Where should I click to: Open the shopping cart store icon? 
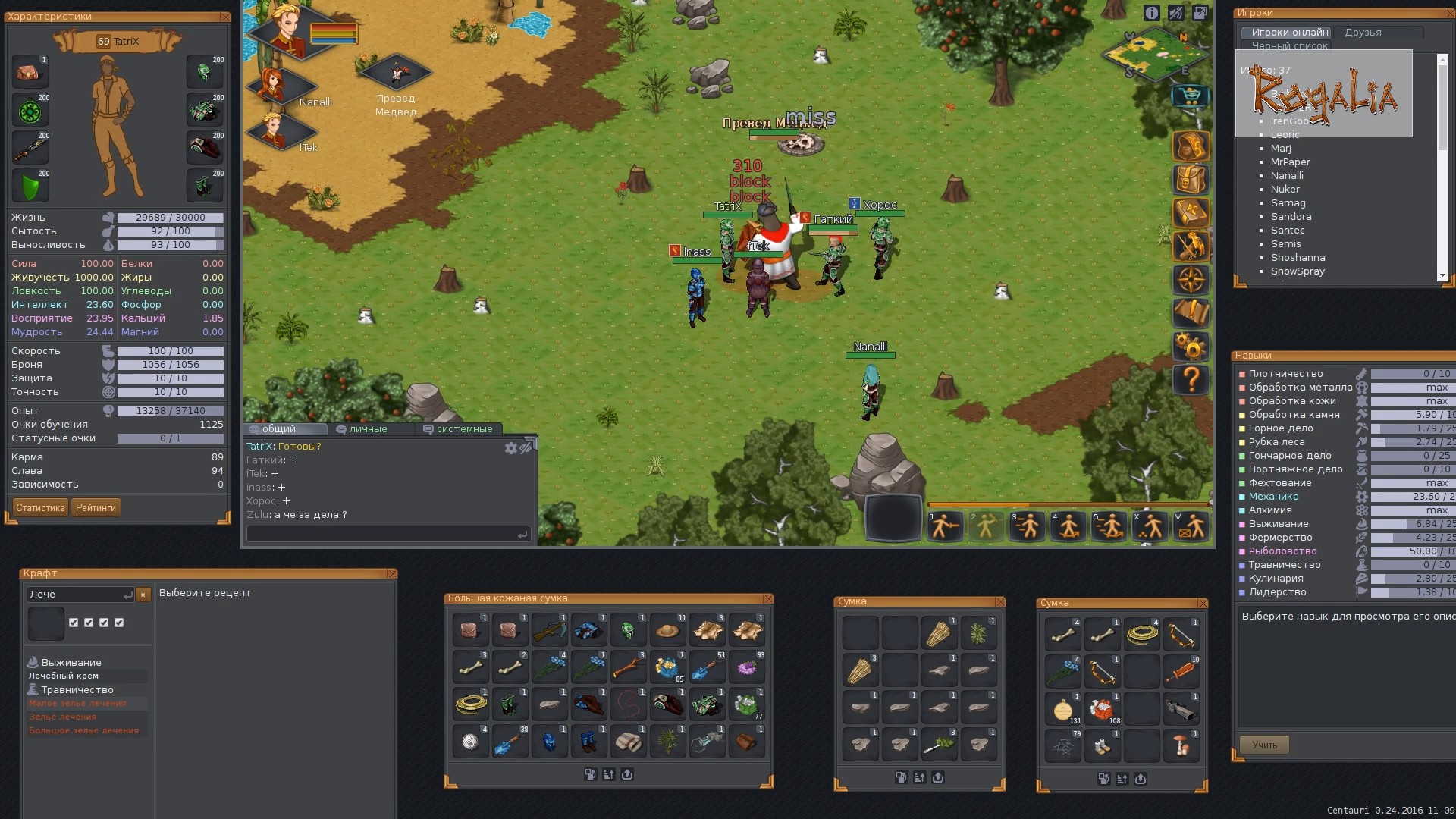1191,96
